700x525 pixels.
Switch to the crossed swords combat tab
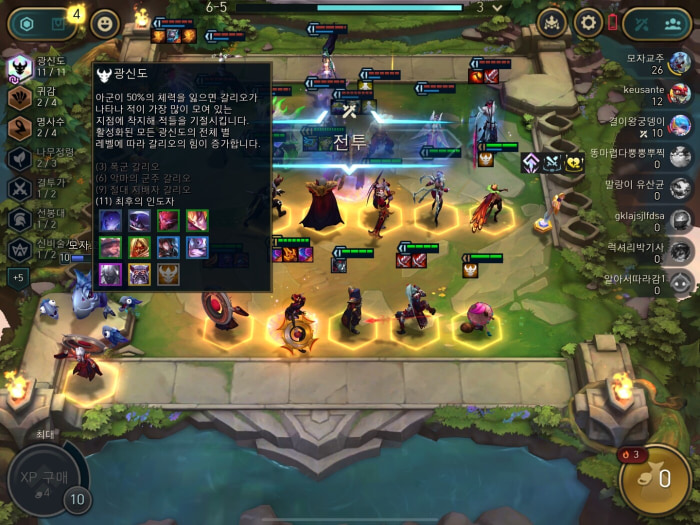point(640,23)
